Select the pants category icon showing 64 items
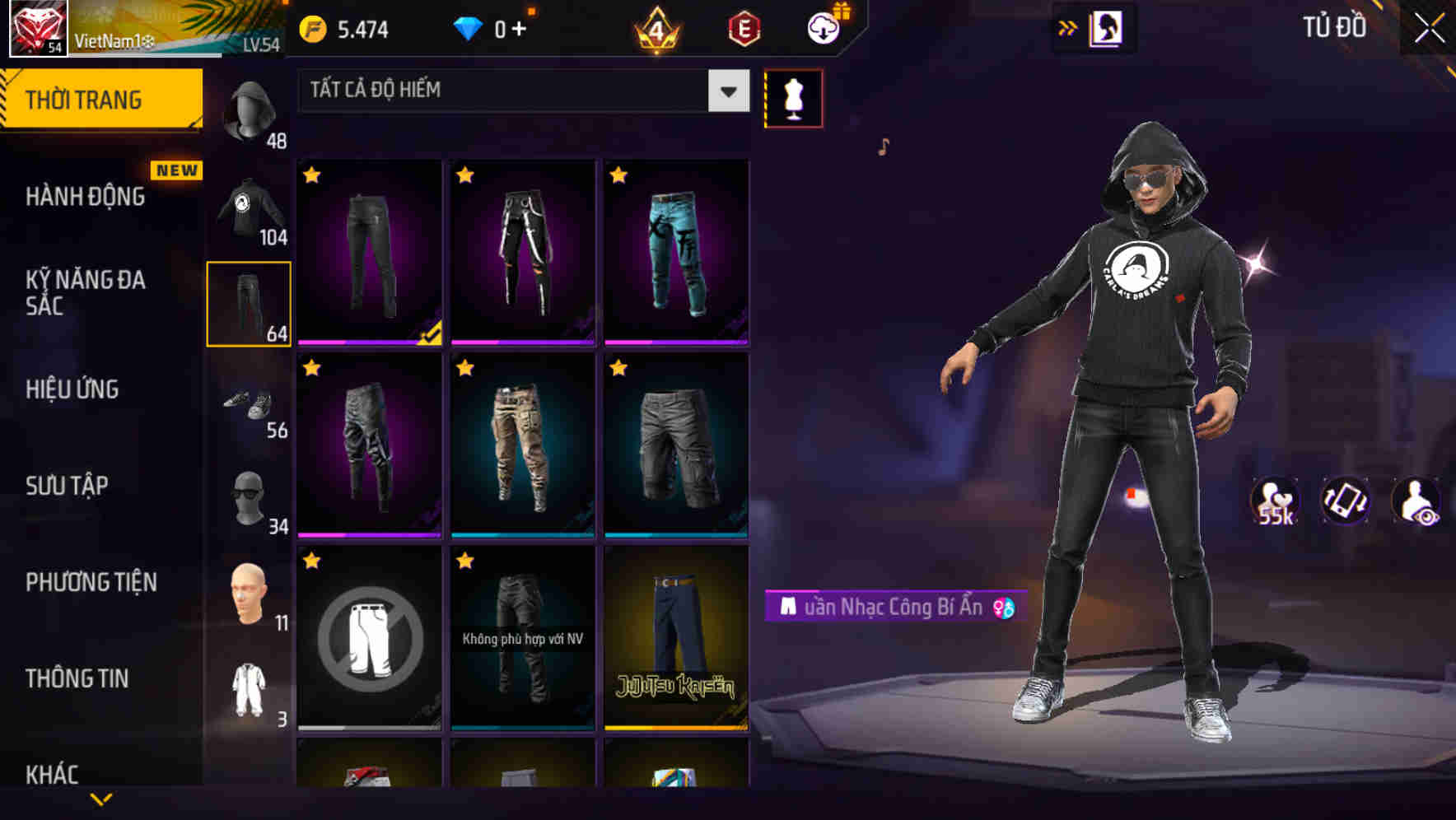 (x=248, y=301)
